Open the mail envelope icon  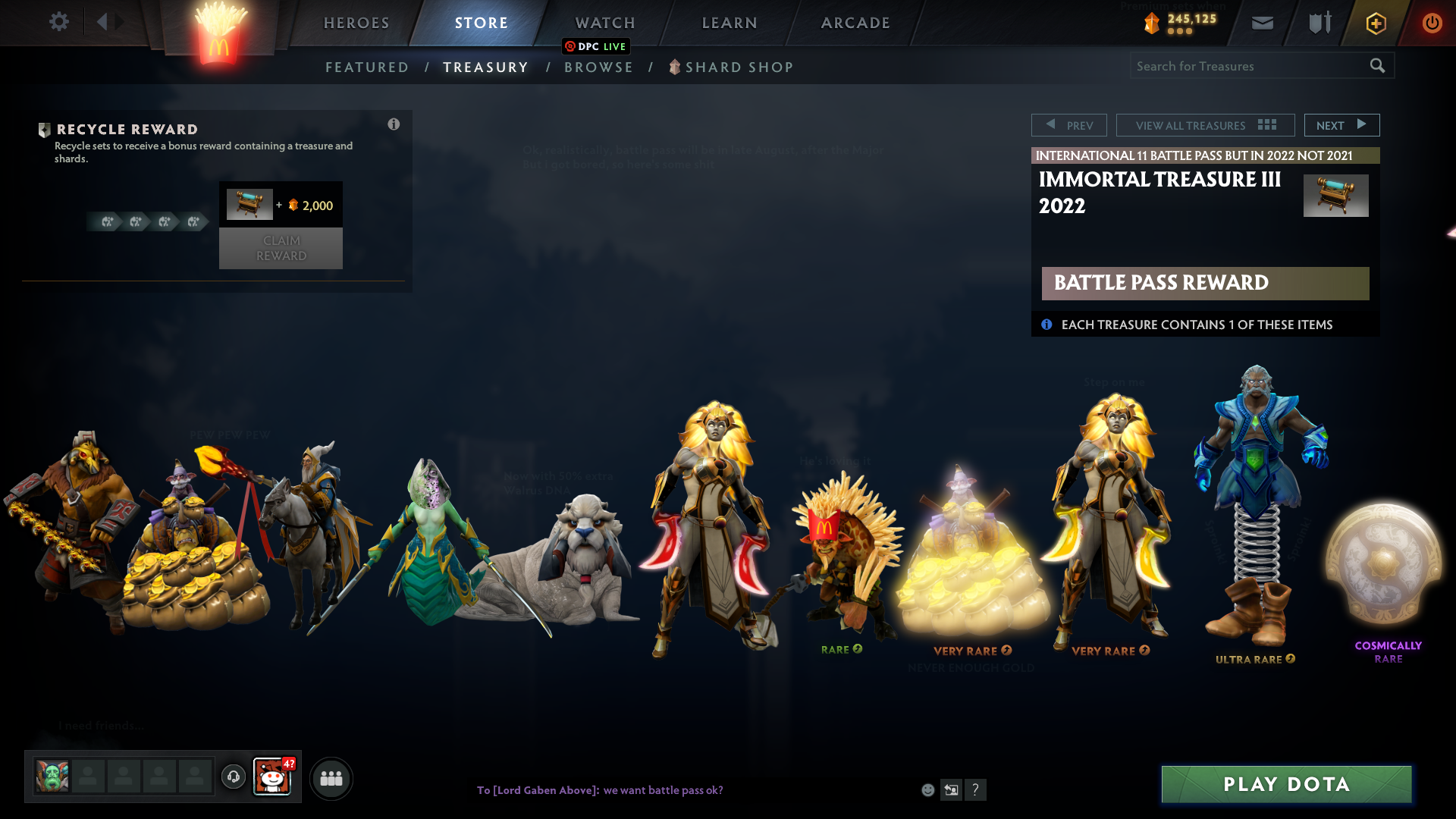[x=1263, y=24]
